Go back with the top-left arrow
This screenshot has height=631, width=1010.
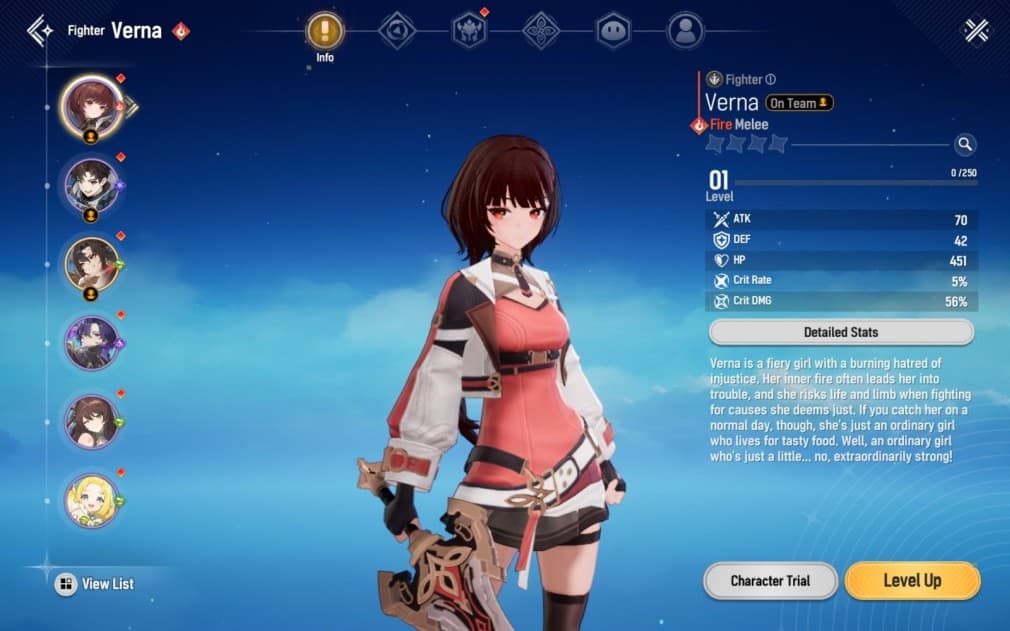40,30
